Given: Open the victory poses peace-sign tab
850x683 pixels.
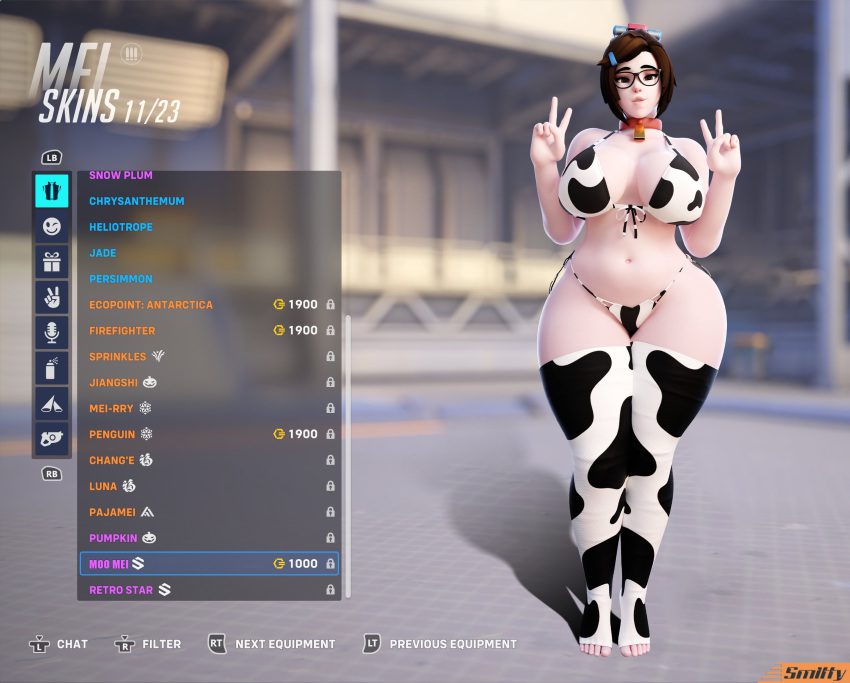Looking at the screenshot, I should click(52, 297).
